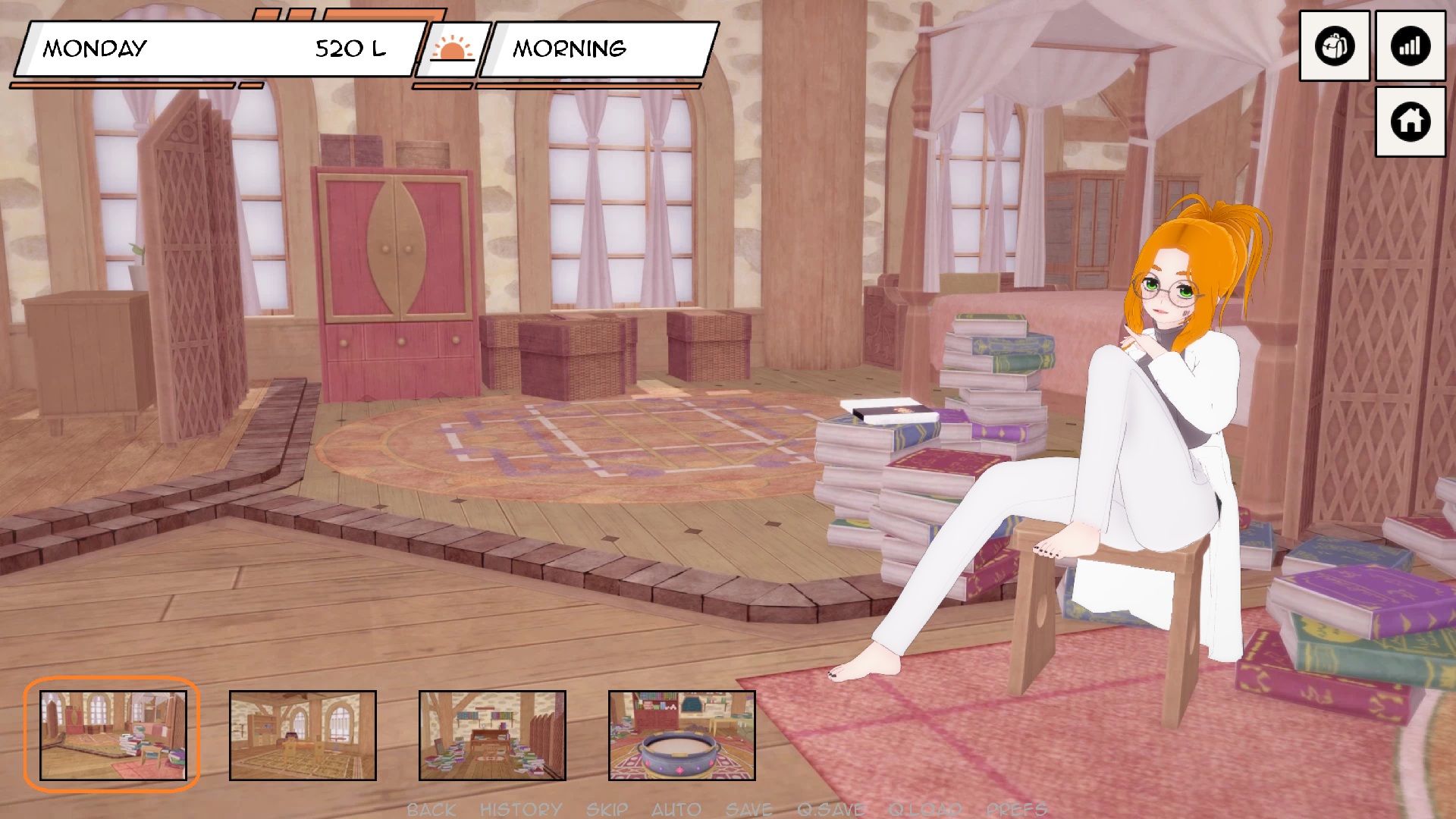
Task: Switch to the table and chairs room thumbnail
Action: (x=303, y=735)
